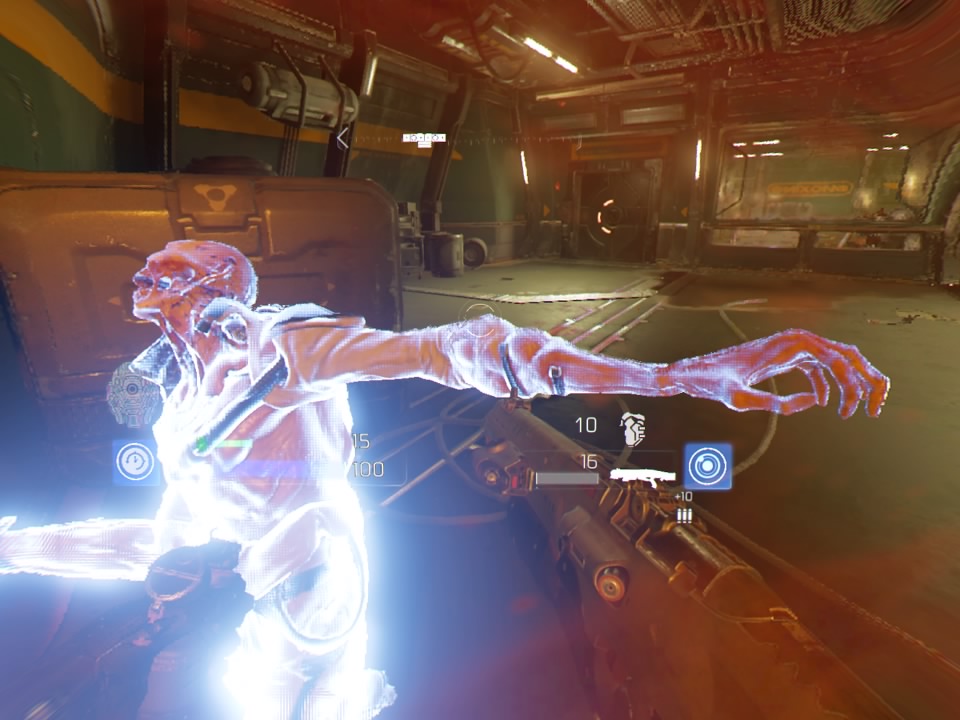Click the blue stopwatch ability icon
960x720 pixels.
click(x=133, y=463)
